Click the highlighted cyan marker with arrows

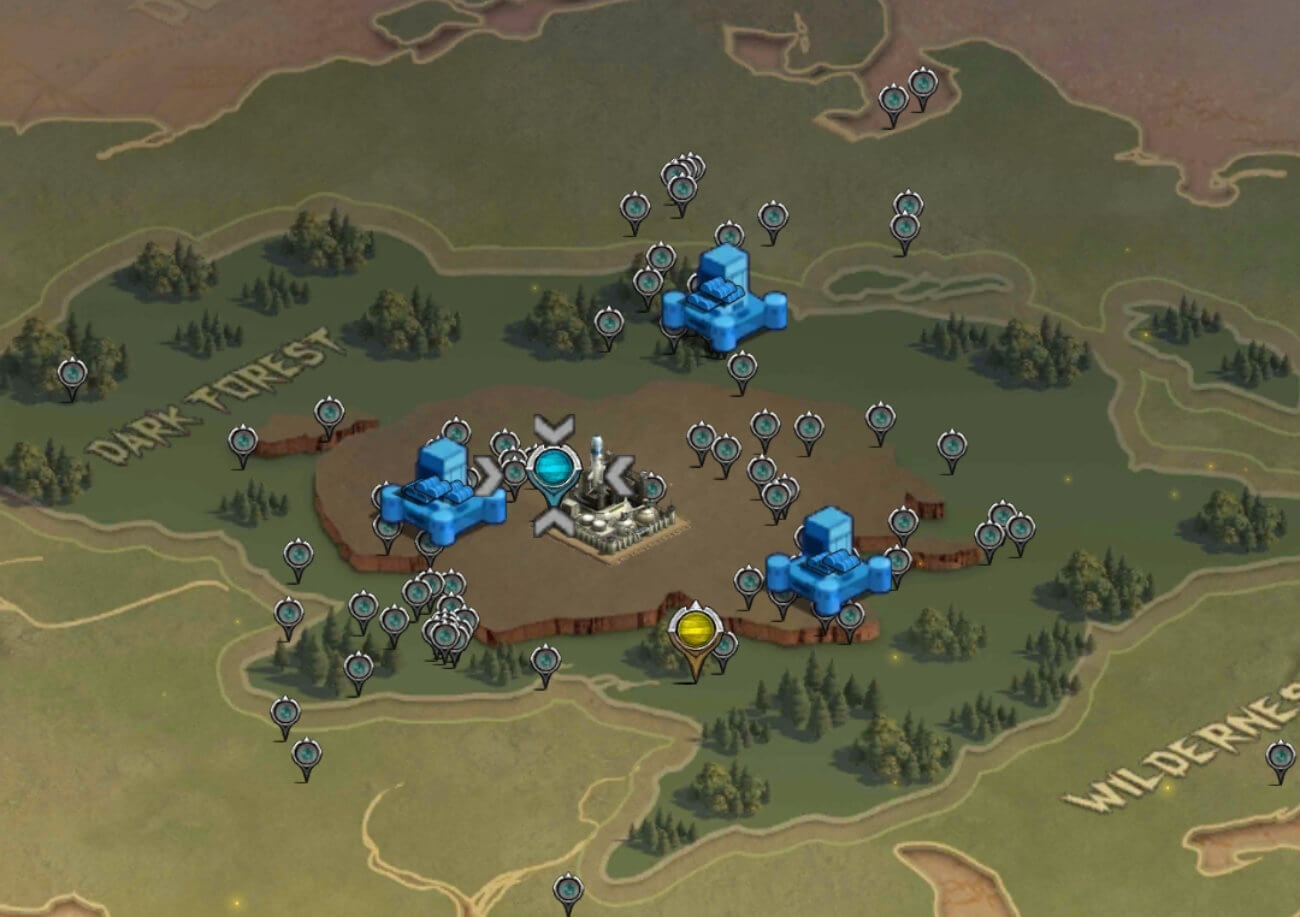point(553,469)
